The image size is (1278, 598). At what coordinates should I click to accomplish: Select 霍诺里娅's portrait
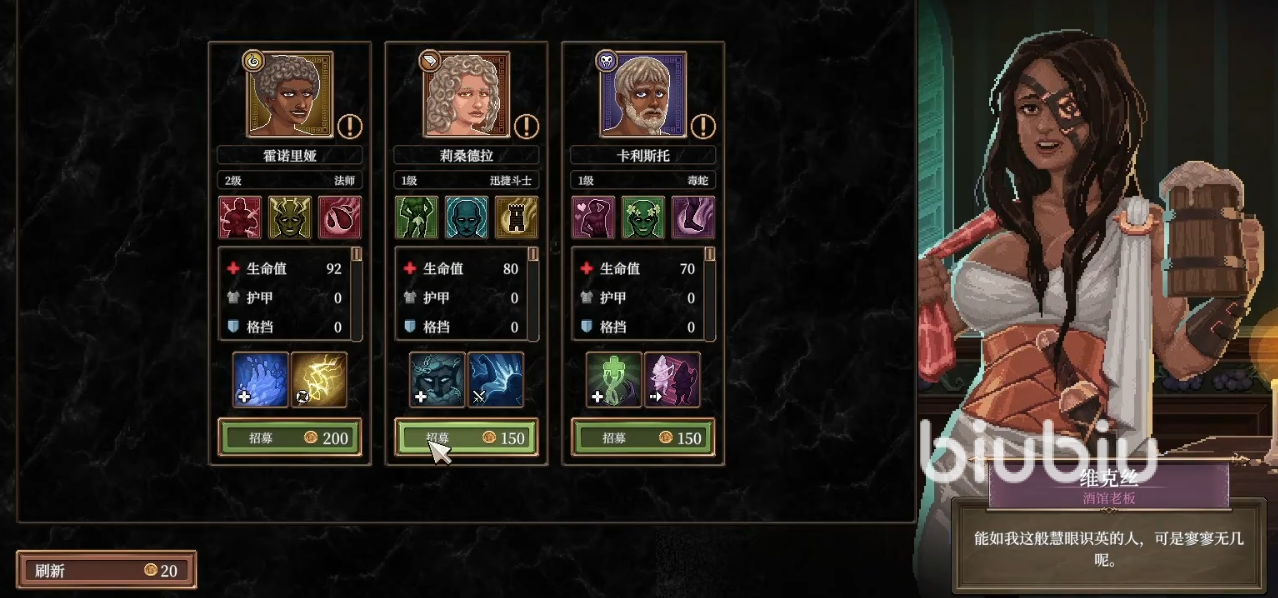tap(290, 95)
